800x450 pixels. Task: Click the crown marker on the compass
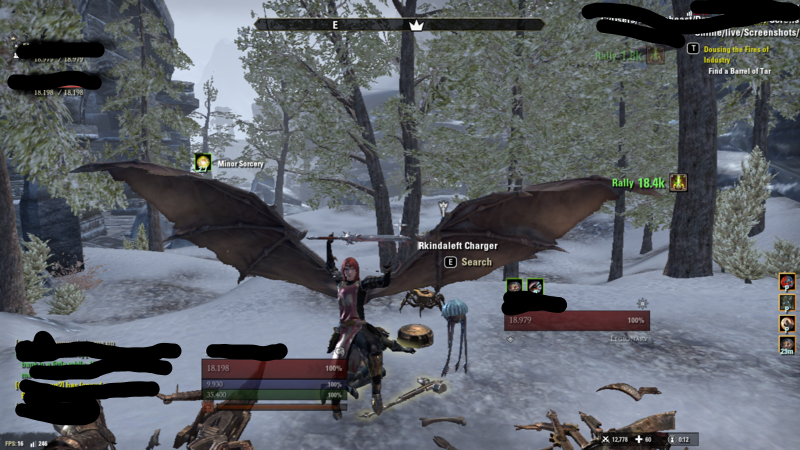point(416,24)
